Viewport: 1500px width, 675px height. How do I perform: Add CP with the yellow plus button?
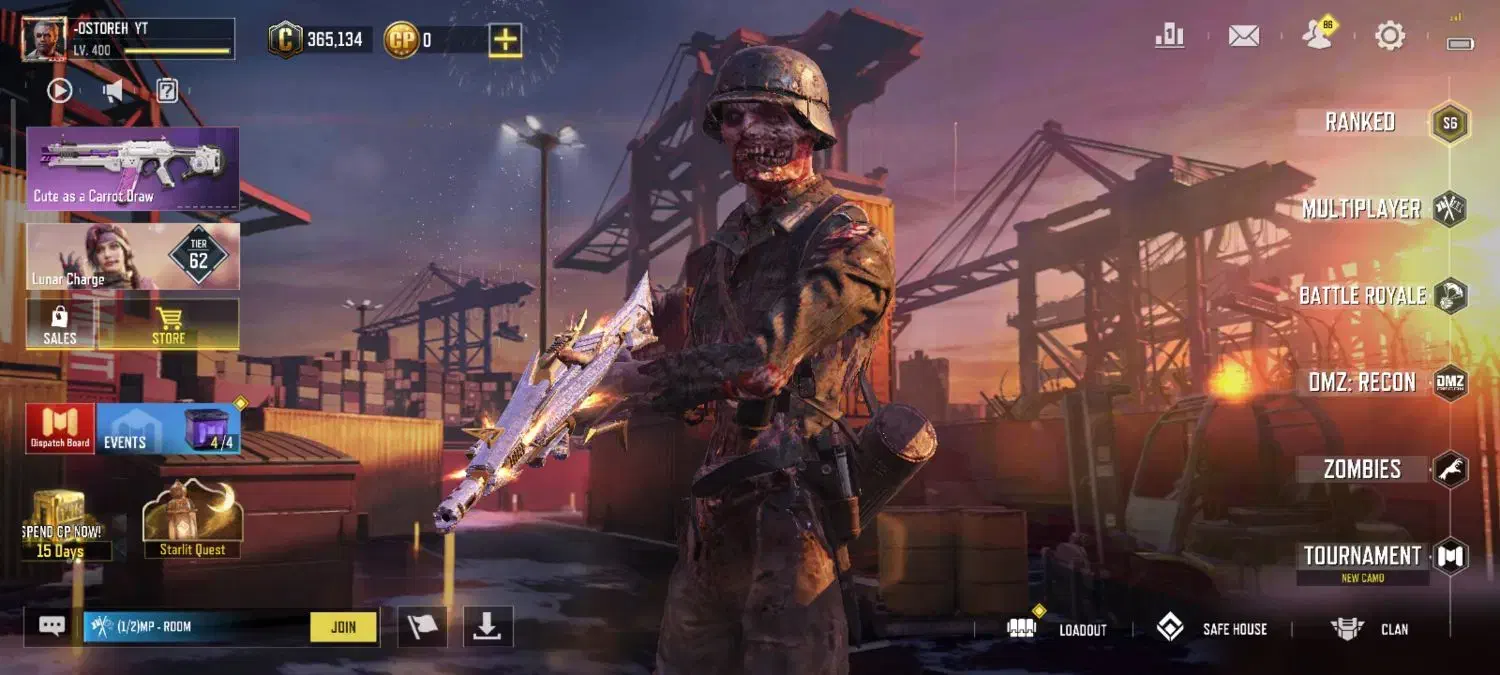click(506, 40)
